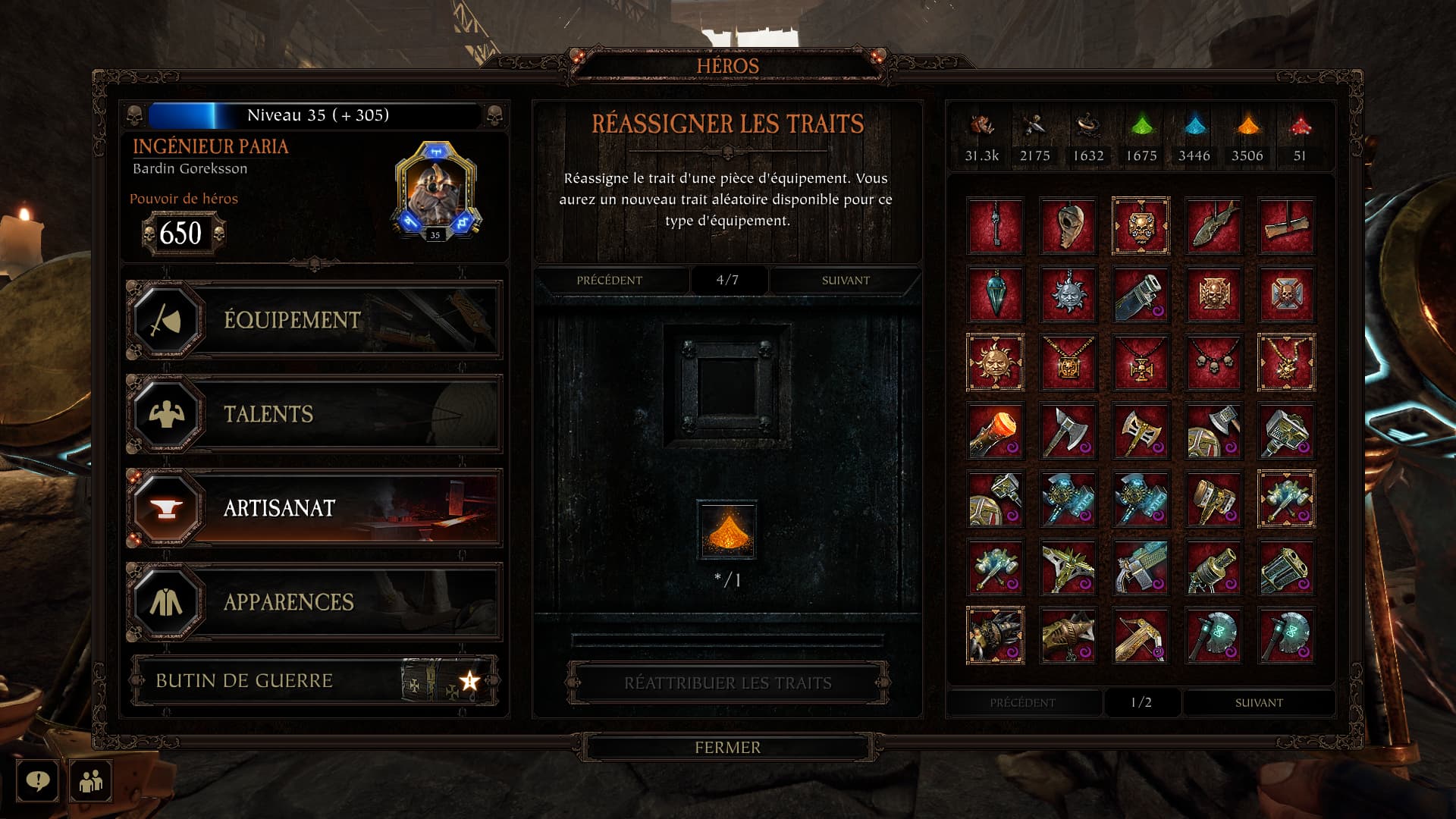The image size is (1456, 819).
Task: Open the player list icon
Action: [91, 780]
